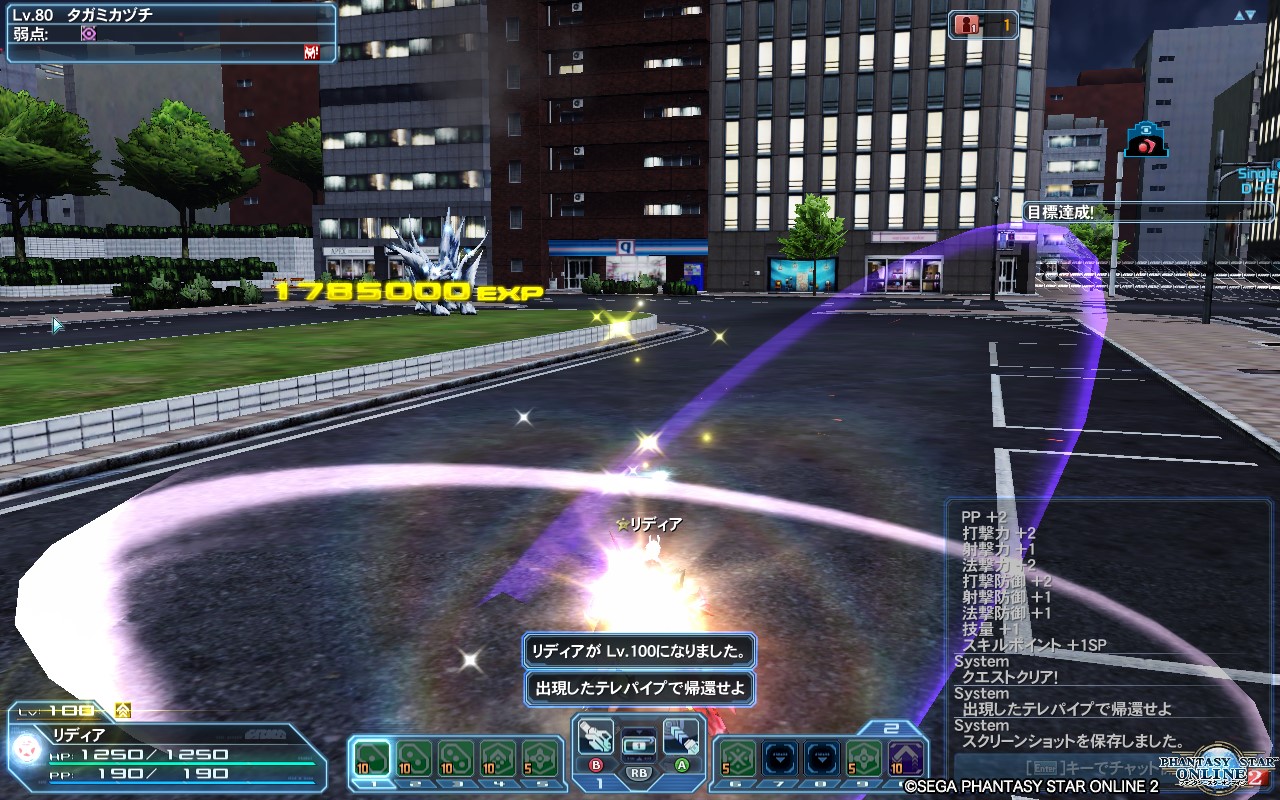Click the Phantasy Star Online 2 logo
Viewport: 1280px width, 800px height.
pos(1215,765)
